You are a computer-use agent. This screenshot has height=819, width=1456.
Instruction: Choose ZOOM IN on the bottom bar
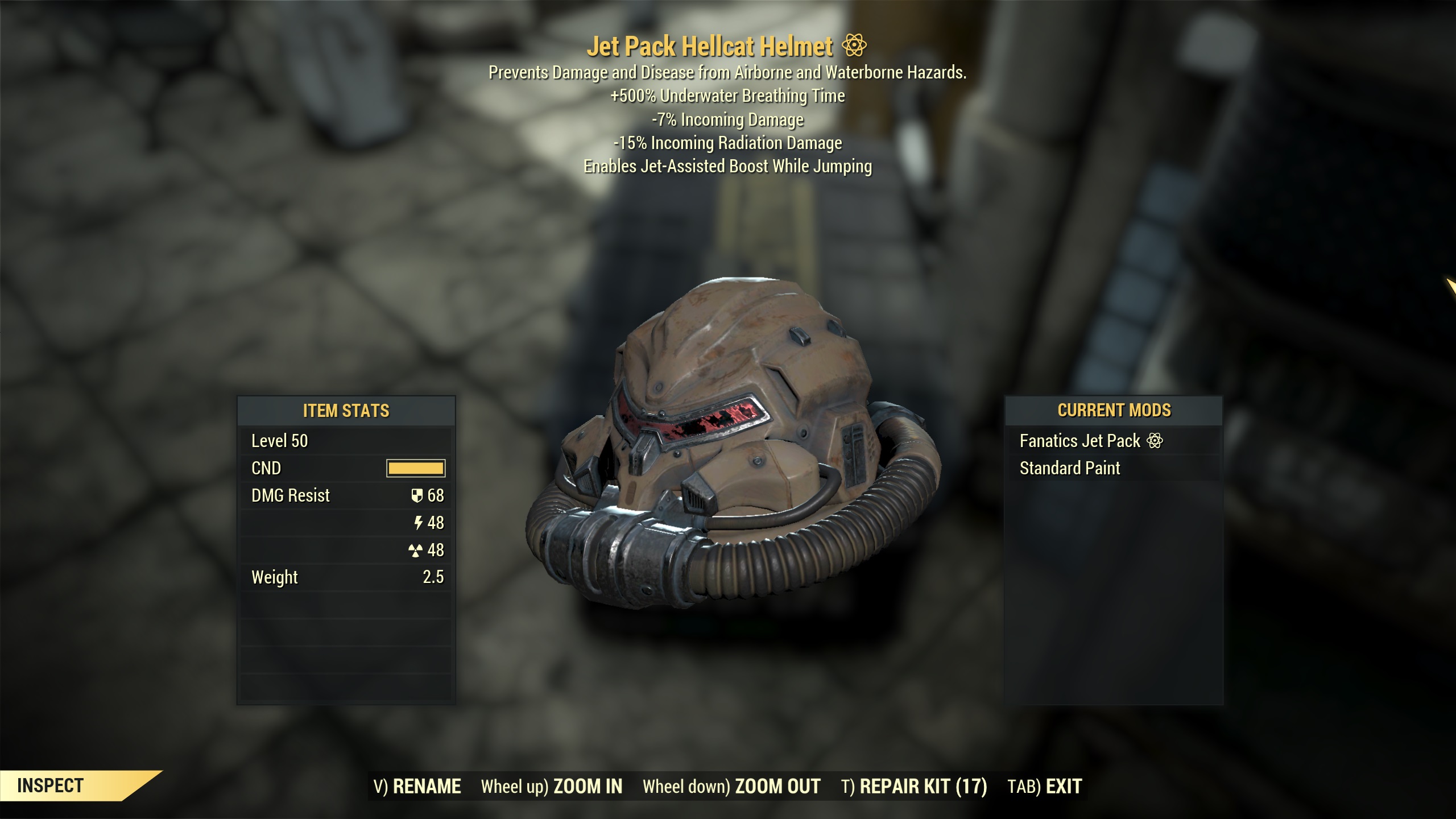coord(552,787)
